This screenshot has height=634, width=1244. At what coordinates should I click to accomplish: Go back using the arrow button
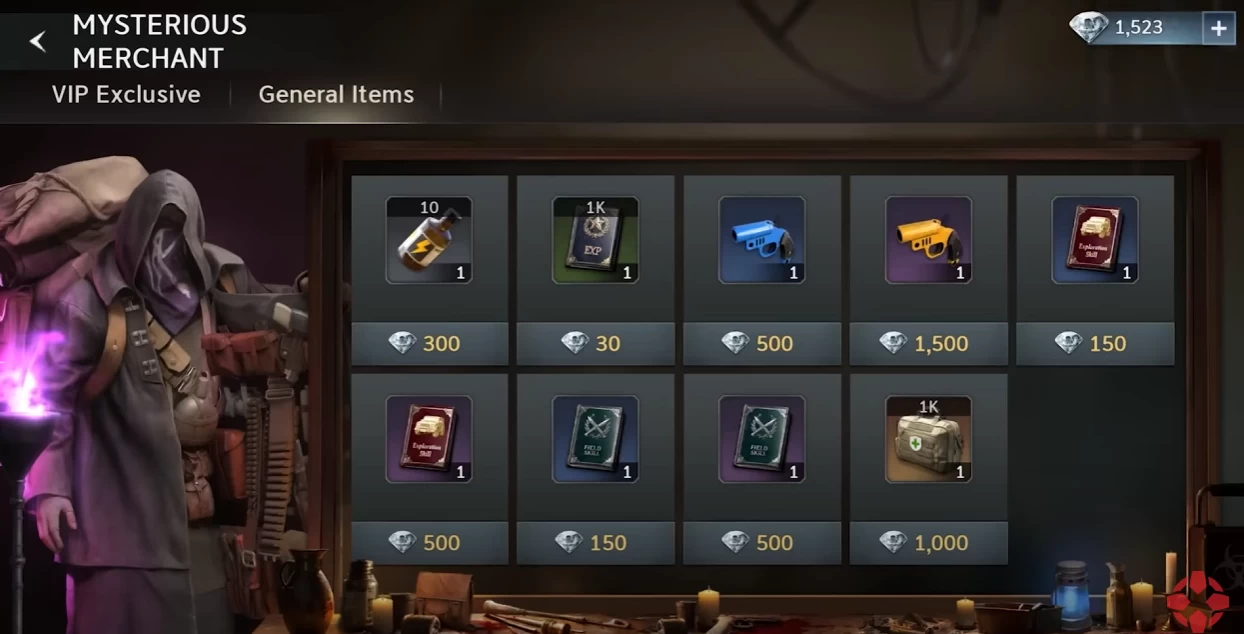pos(38,41)
